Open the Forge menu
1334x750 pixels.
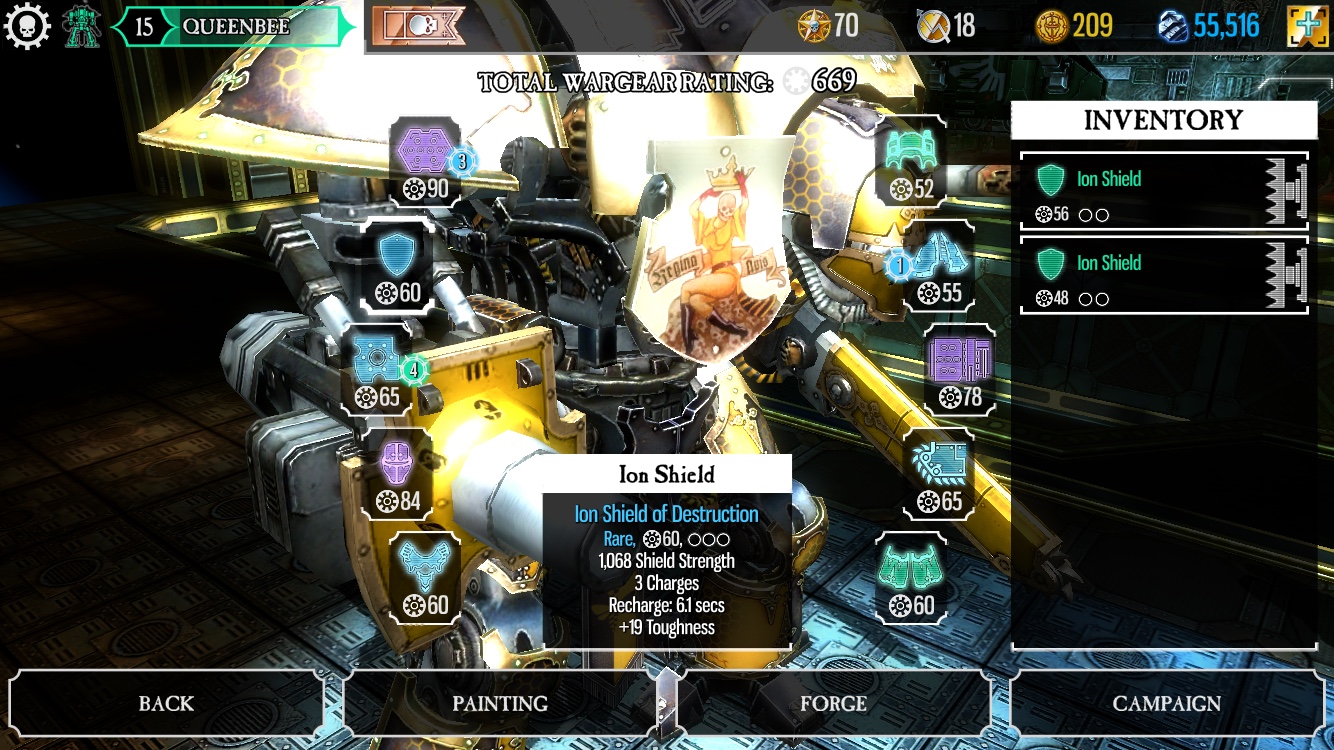(x=833, y=703)
